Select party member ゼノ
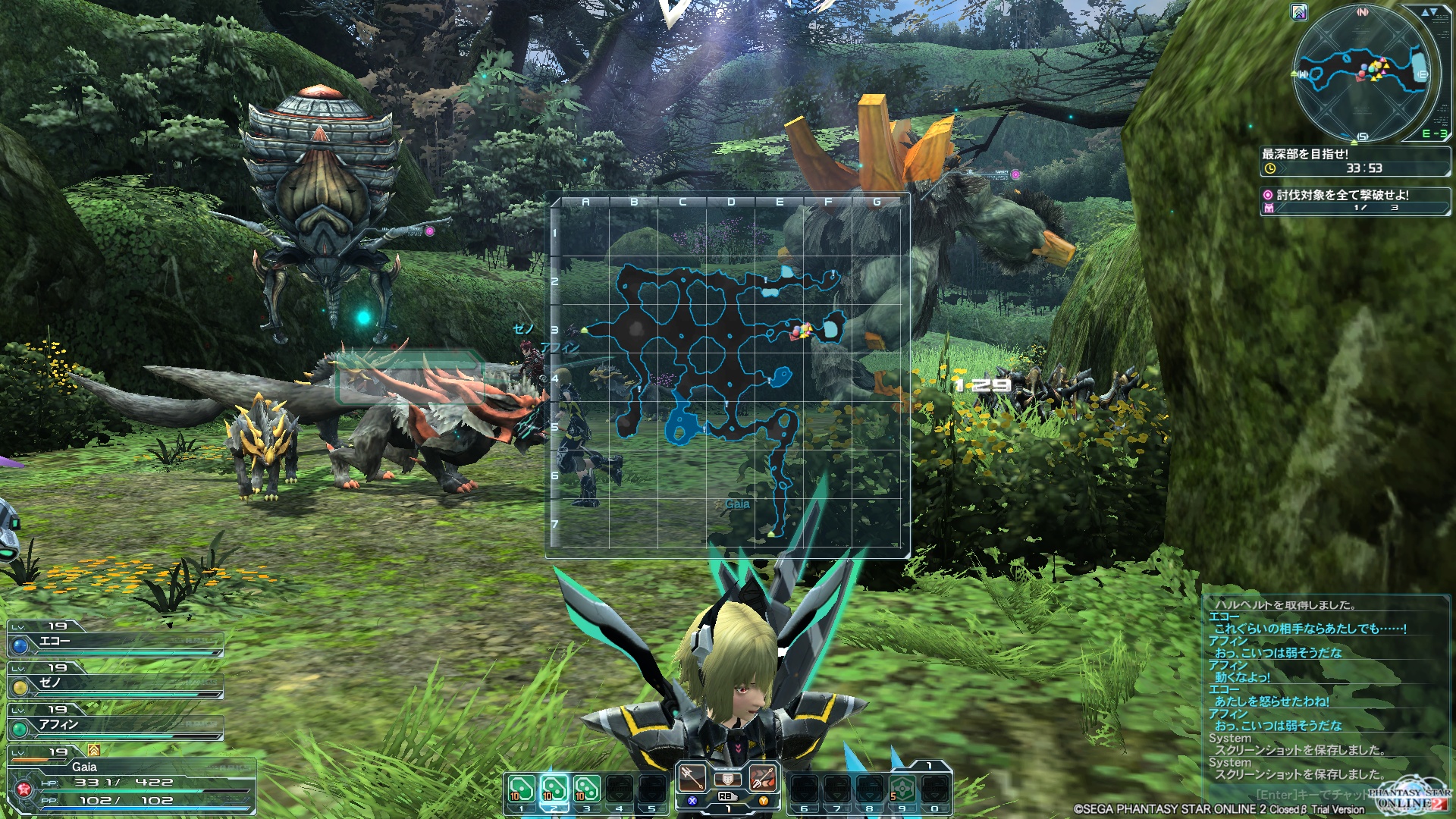The height and width of the screenshot is (819, 1456). tap(115, 684)
